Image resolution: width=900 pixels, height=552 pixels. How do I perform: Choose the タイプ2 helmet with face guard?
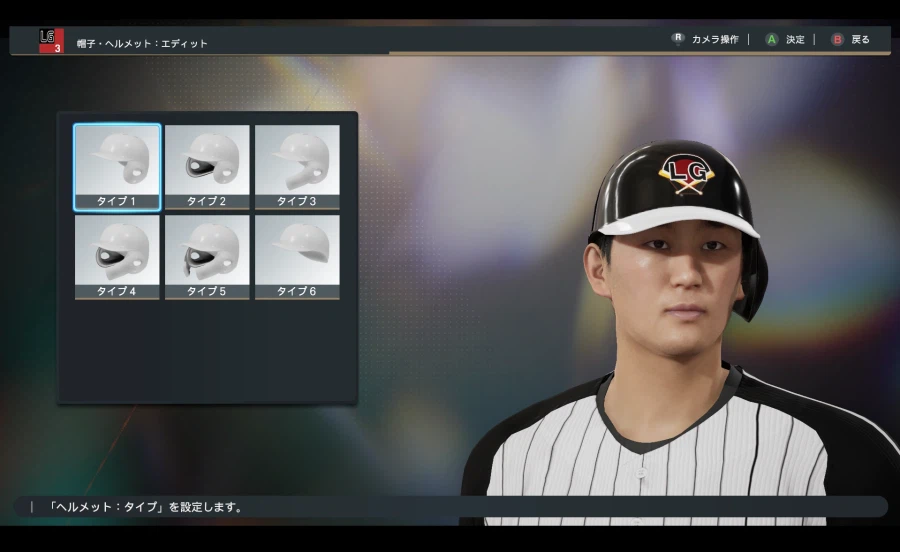pos(207,166)
